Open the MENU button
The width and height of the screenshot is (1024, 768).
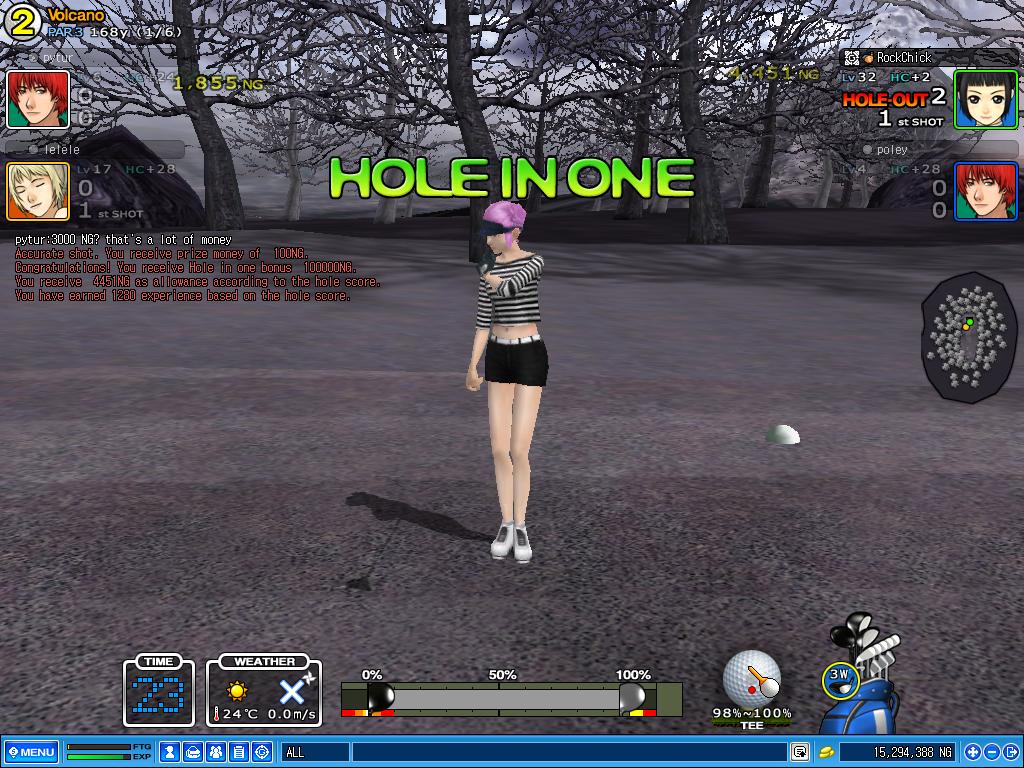click(31, 752)
